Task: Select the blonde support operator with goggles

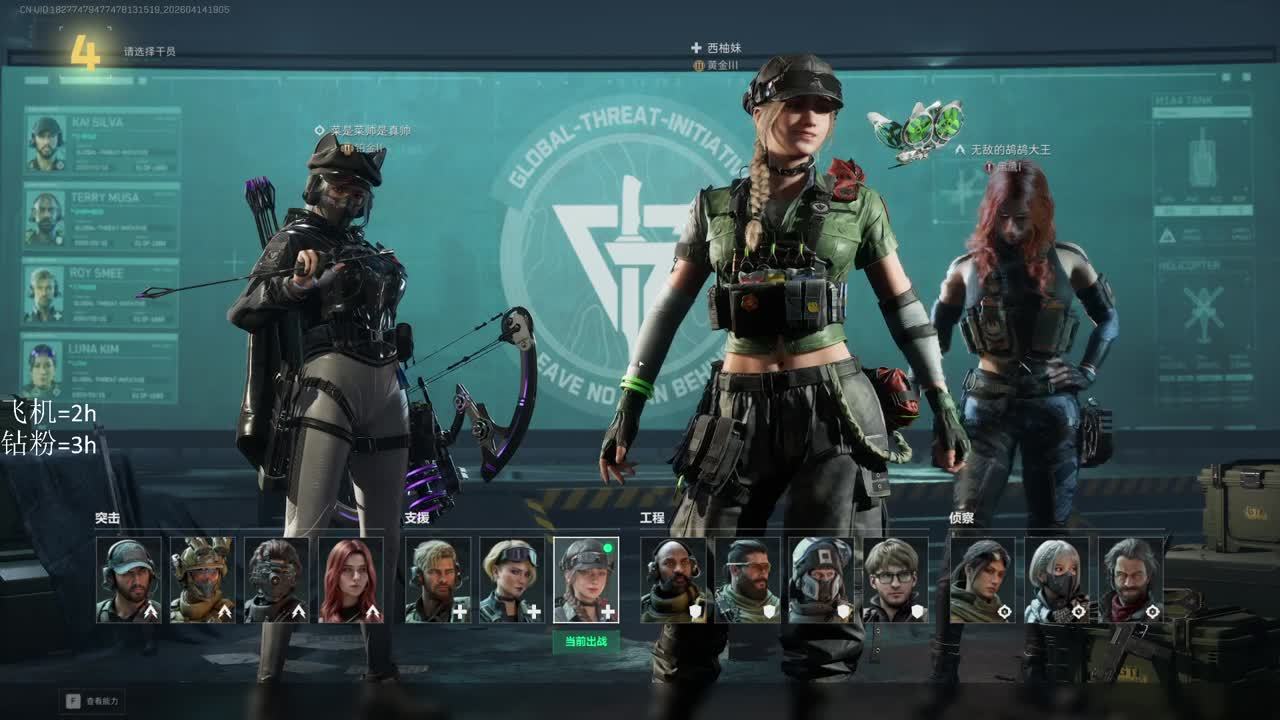Action: pos(512,580)
